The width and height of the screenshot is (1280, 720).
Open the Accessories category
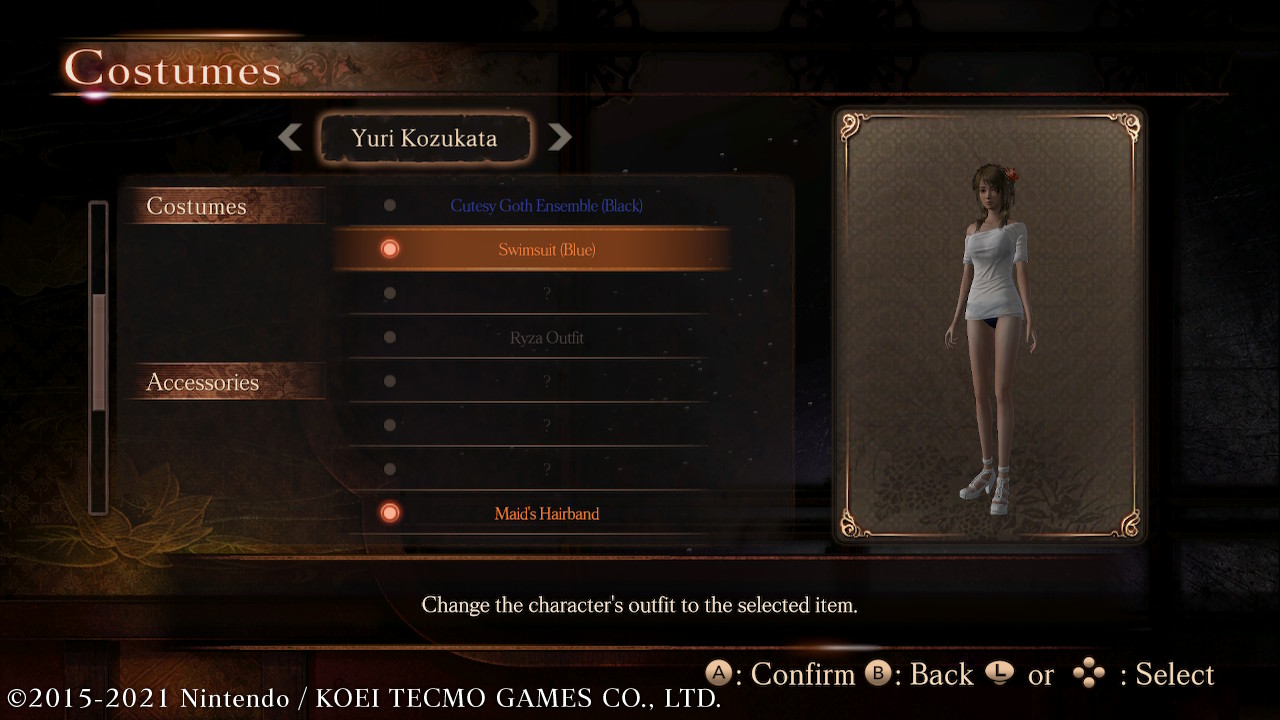[x=203, y=382]
